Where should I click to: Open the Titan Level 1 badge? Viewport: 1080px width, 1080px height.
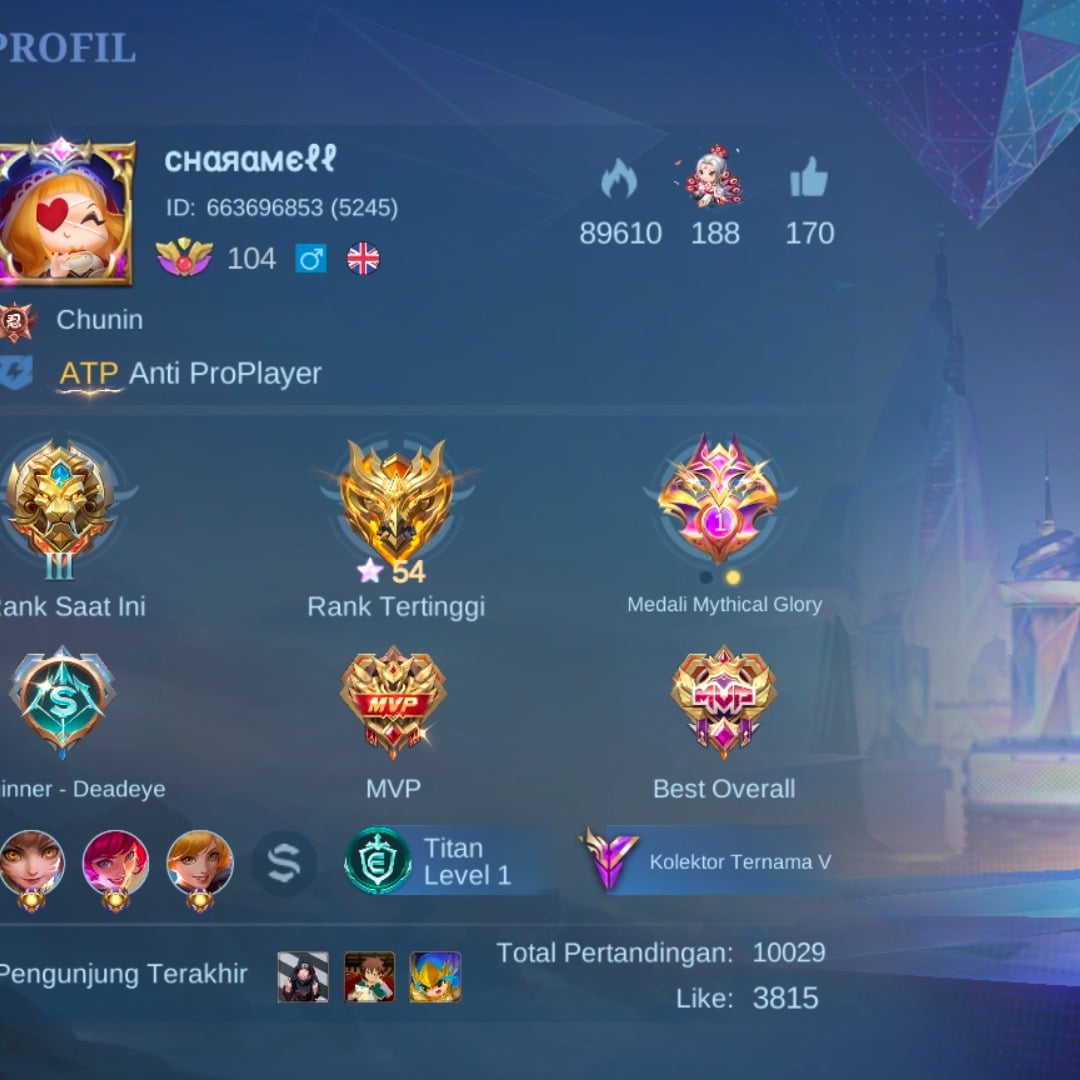pyautogui.click(x=378, y=861)
